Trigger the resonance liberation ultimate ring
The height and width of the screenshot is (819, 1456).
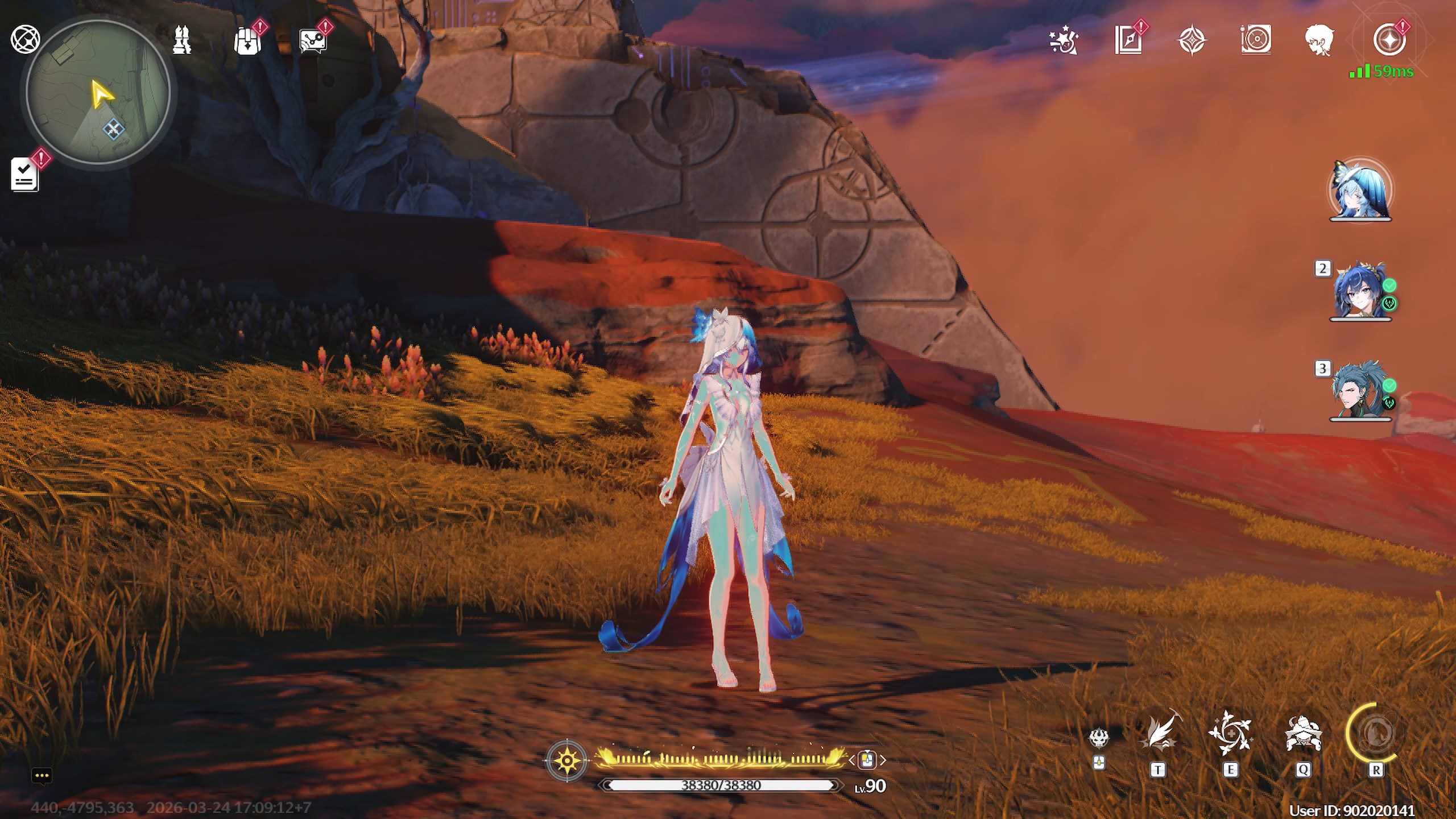pos(1375,734)
